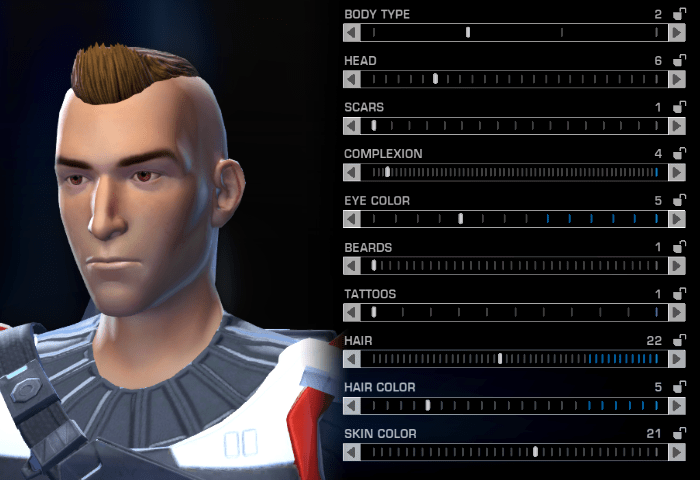Screen dimensions: 700x480
Task: Toggle the Skin Color lock icon
Action: click(x=680, y=434)
